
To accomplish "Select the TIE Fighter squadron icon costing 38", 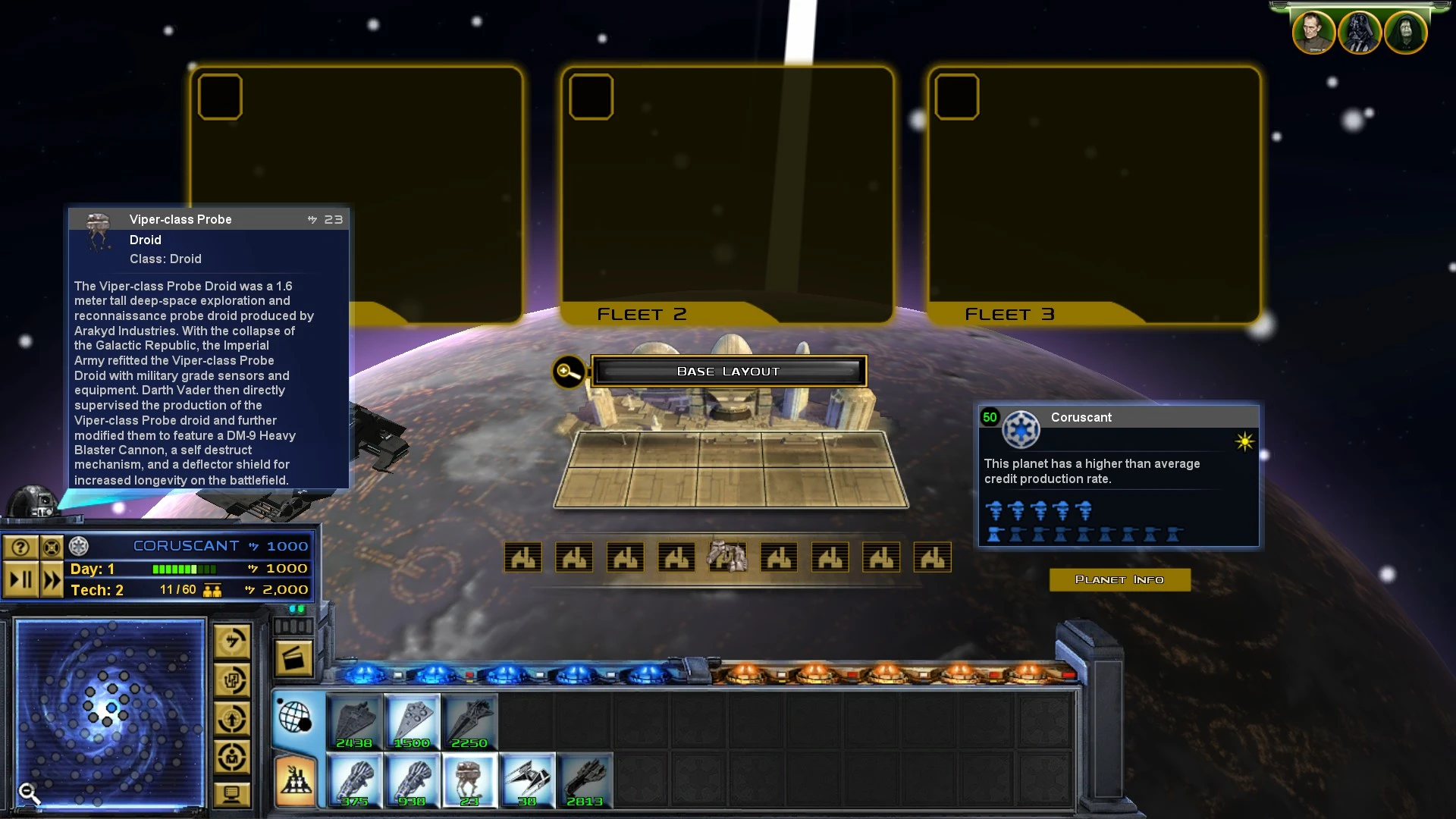I will point(527,781).
